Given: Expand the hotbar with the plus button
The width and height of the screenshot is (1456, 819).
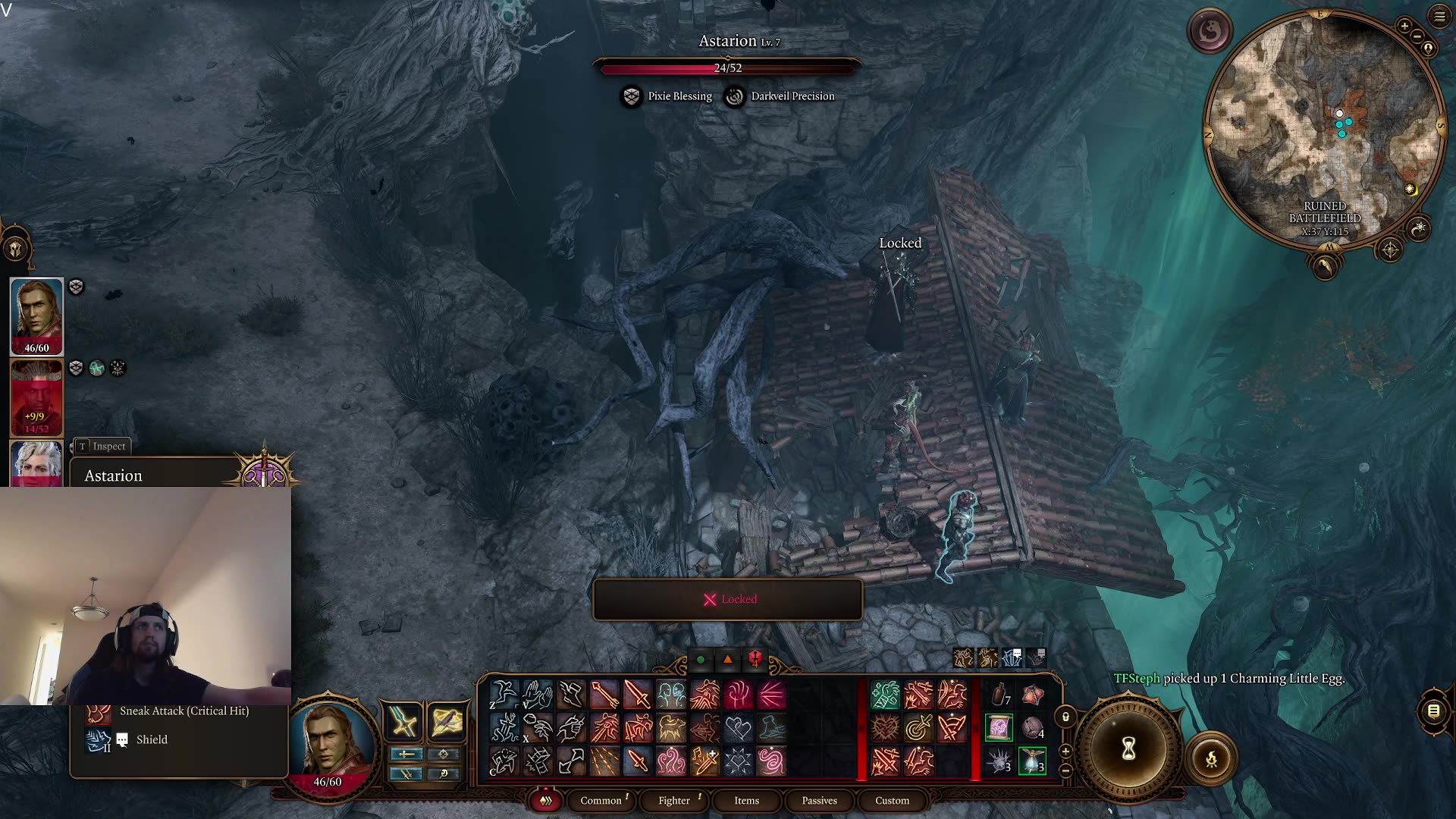Looking at the screenshot, I should coord(1065,751).
